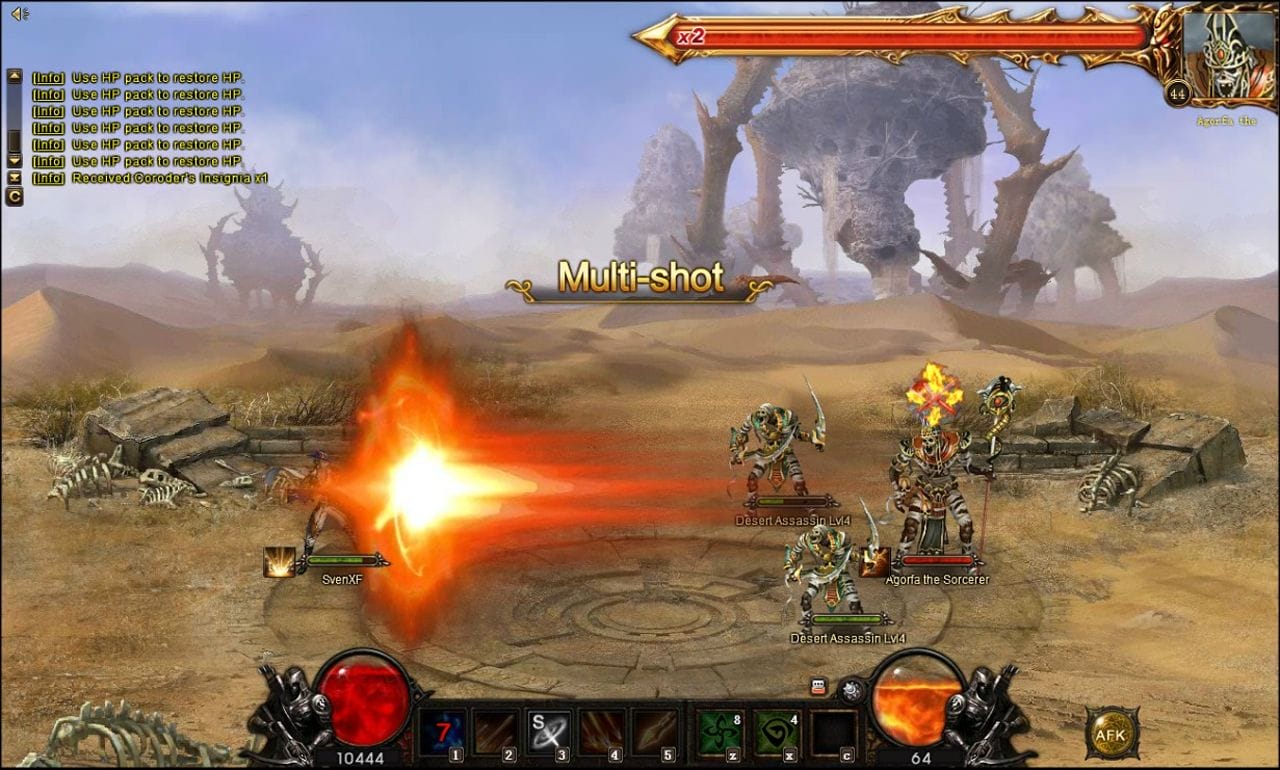This screenshot has height=770, width=1280.
Task: Click the chat log C button
Action: [x=14, y=196]
